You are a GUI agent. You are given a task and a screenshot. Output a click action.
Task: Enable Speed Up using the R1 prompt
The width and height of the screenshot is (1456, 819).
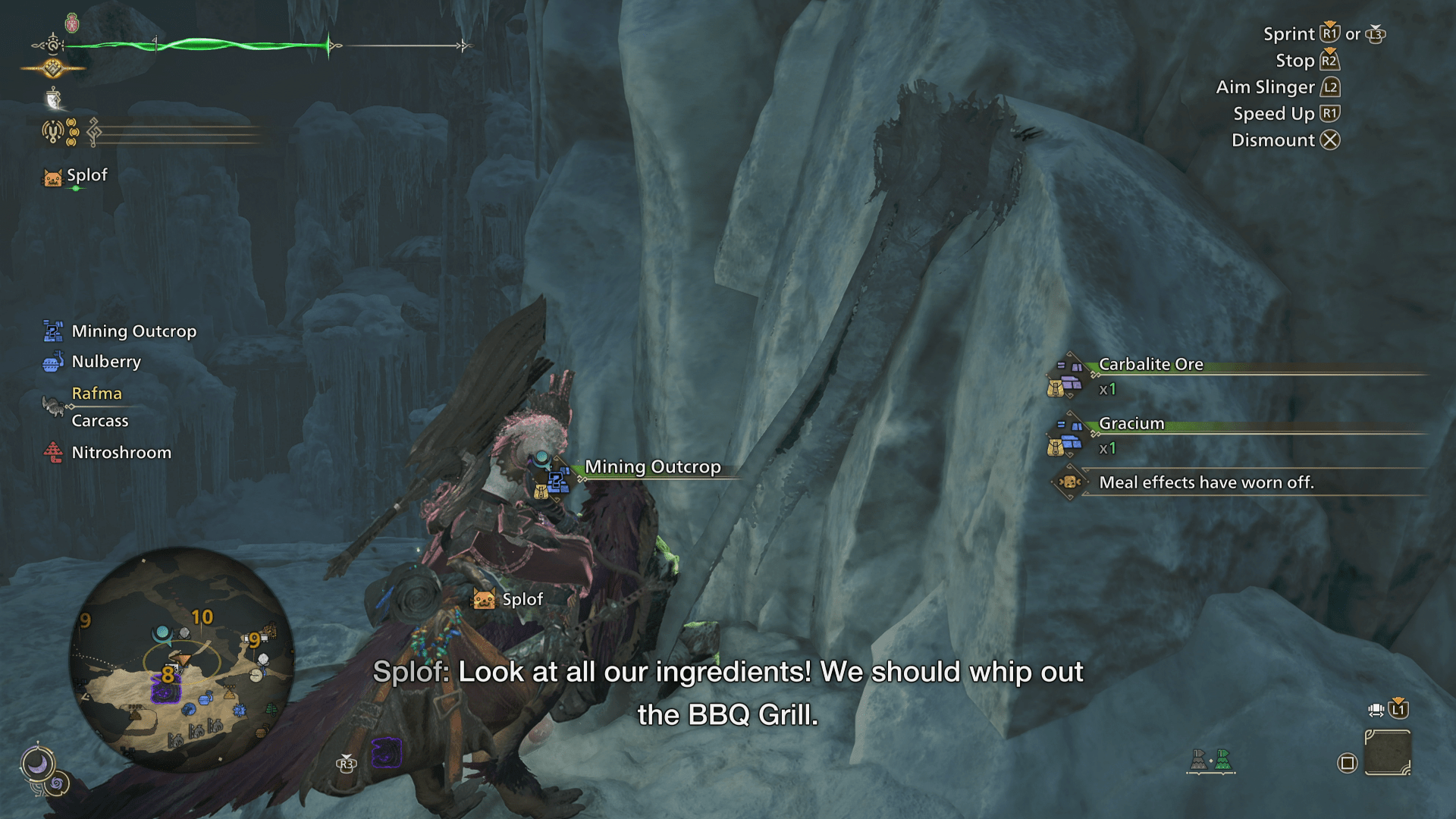pyautogui.click(x=1329, y=114)
